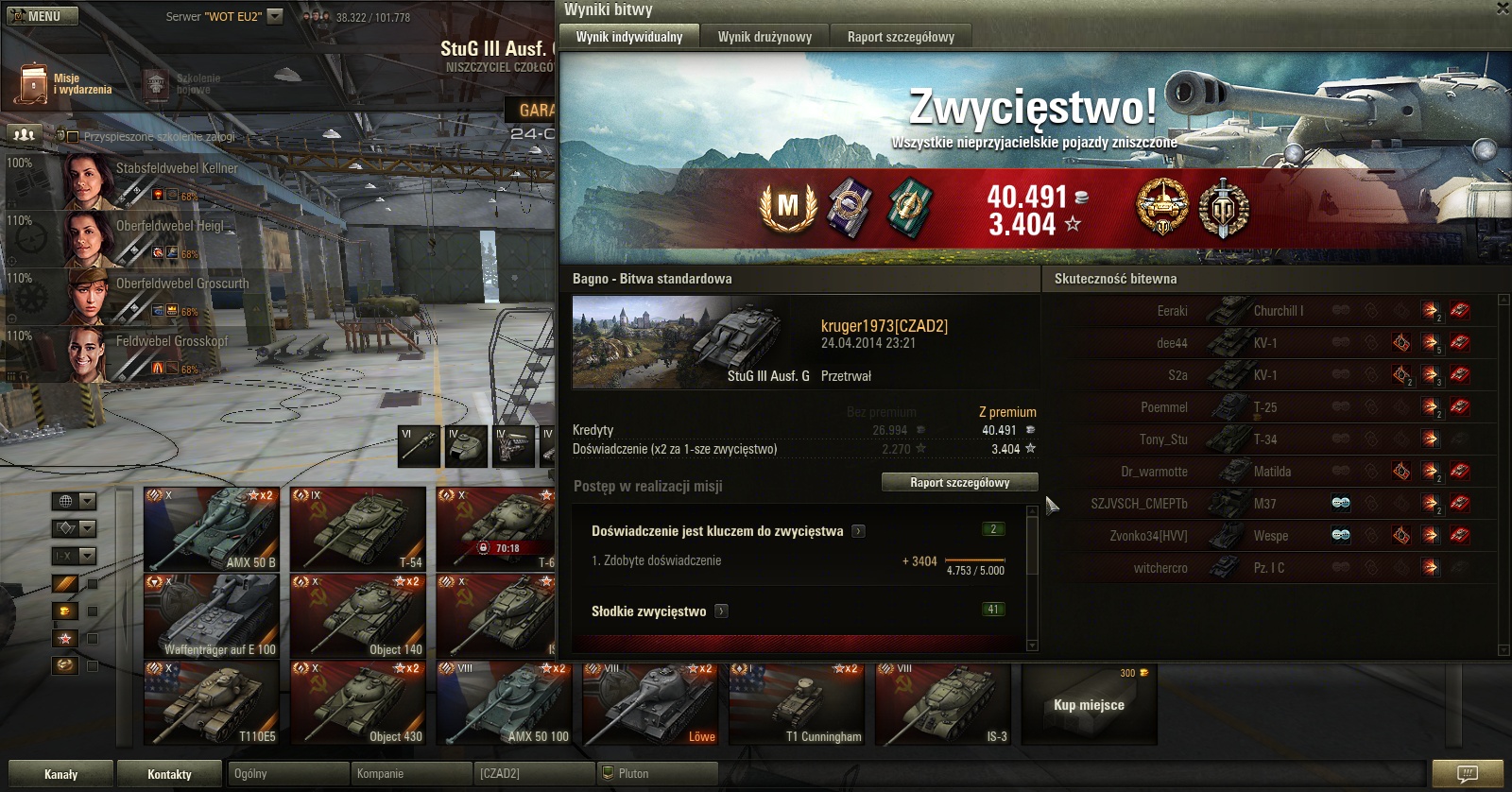
Task: Open the Raport szczegółowy tab
Action: pos(901,37)
